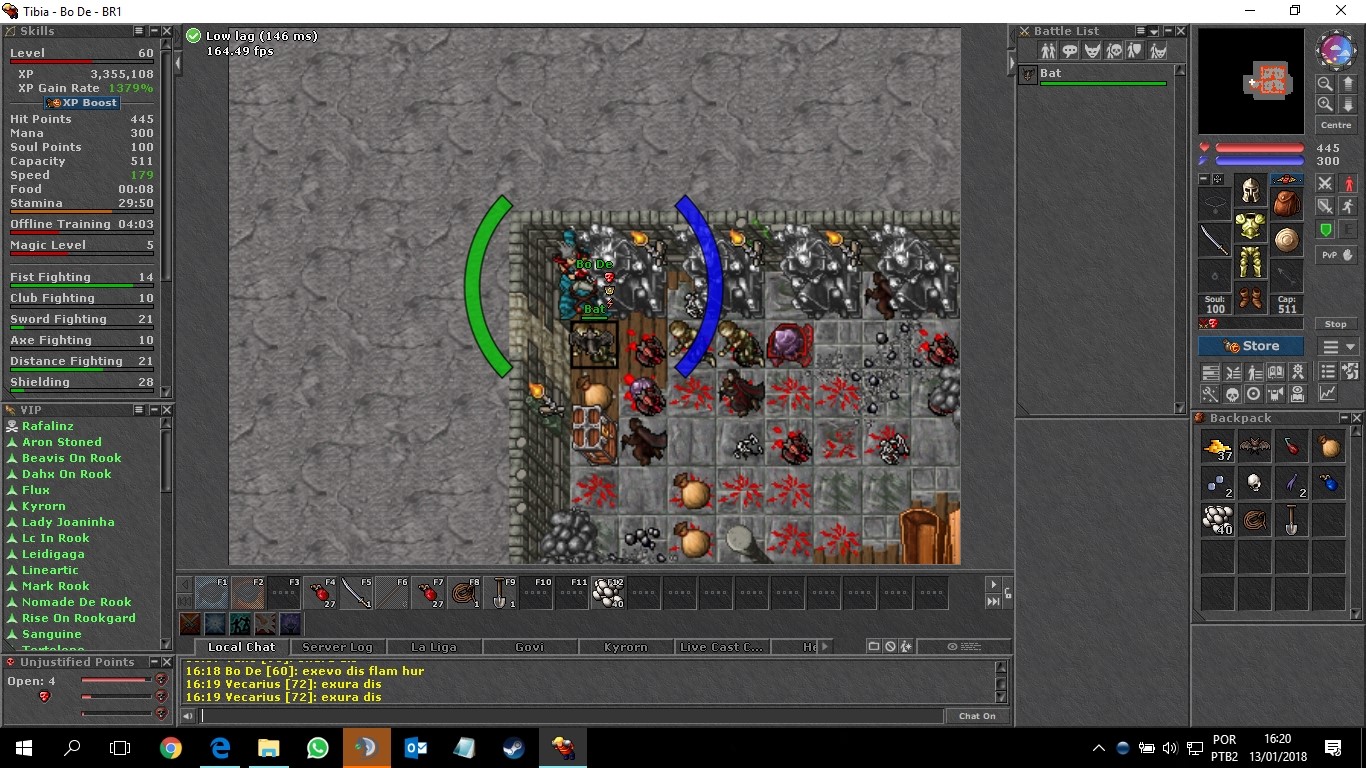Filter Battle List to show party members
The width and height of the screenshot is (1366, 768).
pos(1137,48)
